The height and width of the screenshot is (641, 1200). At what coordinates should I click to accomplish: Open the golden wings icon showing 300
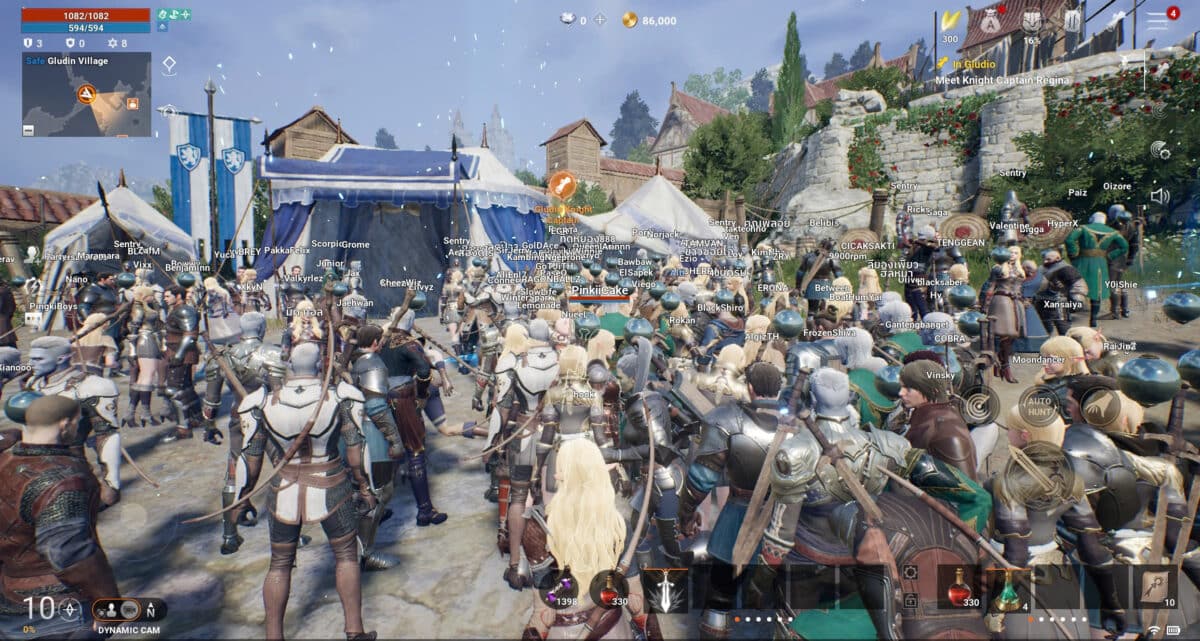[949, 21]
